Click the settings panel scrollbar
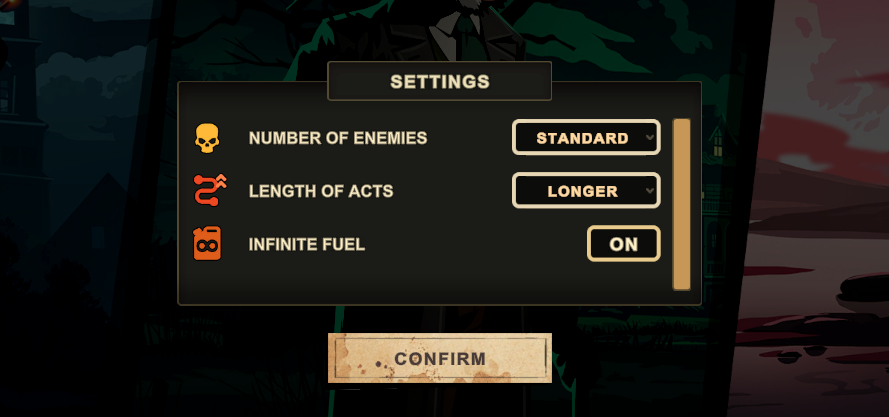Screen dimensions: 889x417 click(682, 204)
